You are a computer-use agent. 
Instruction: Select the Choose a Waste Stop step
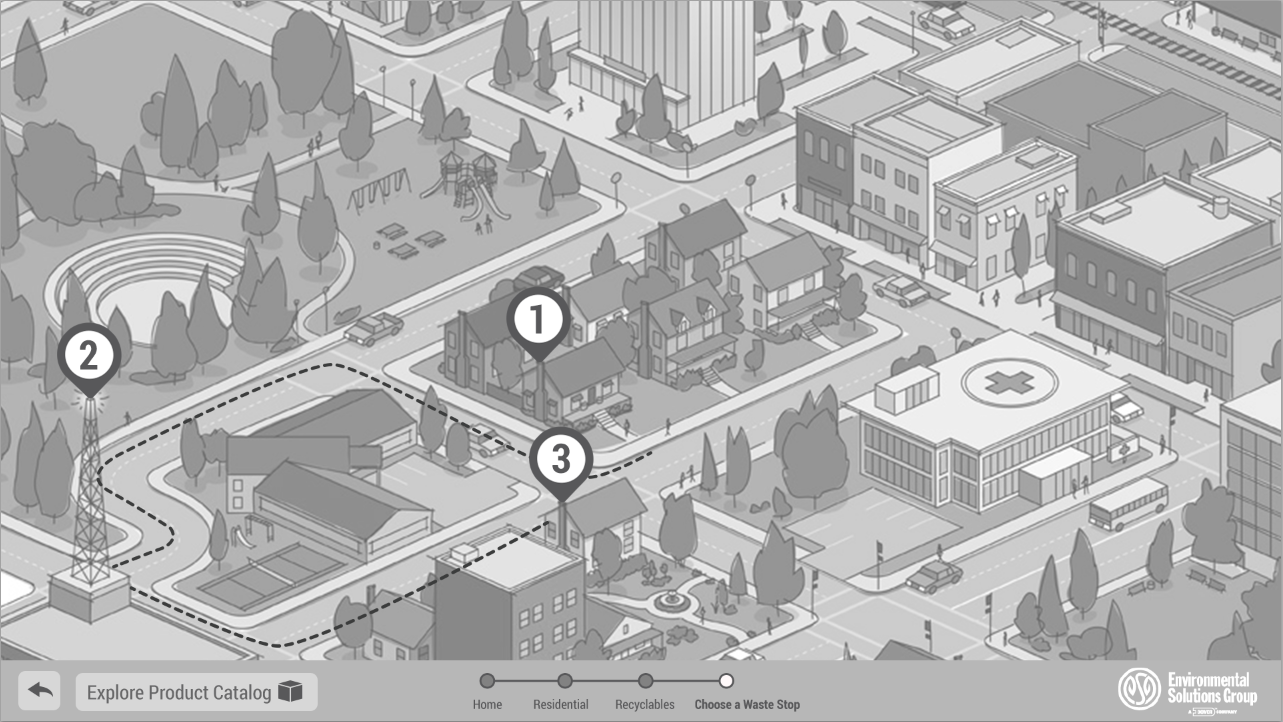point(727,681)
